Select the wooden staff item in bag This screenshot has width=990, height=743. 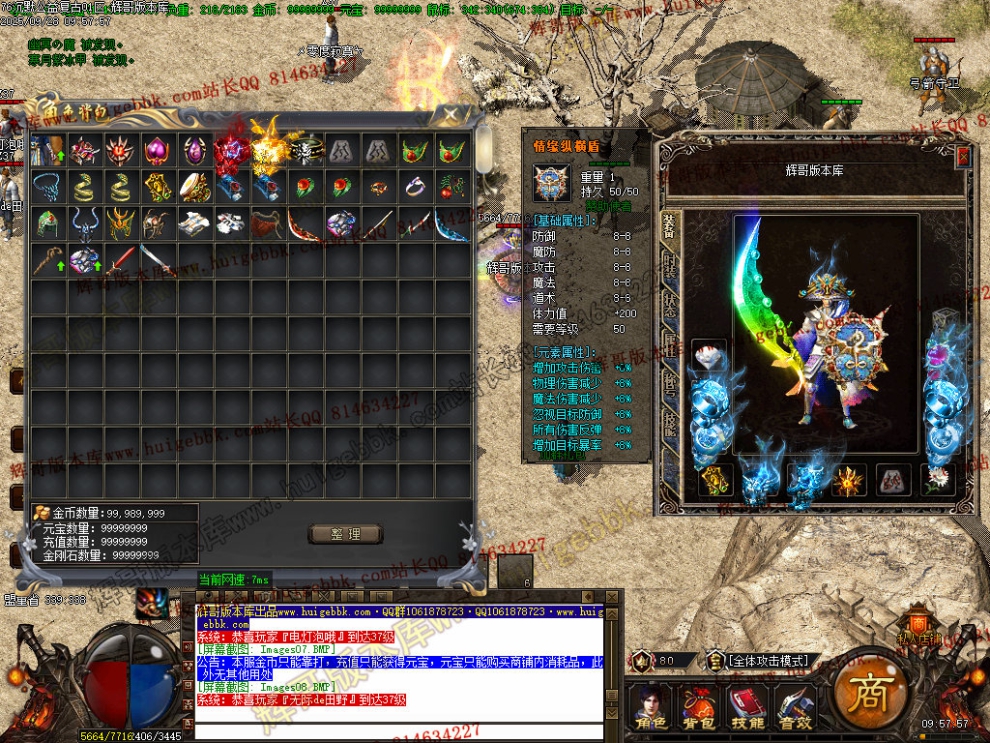point(47,261)
